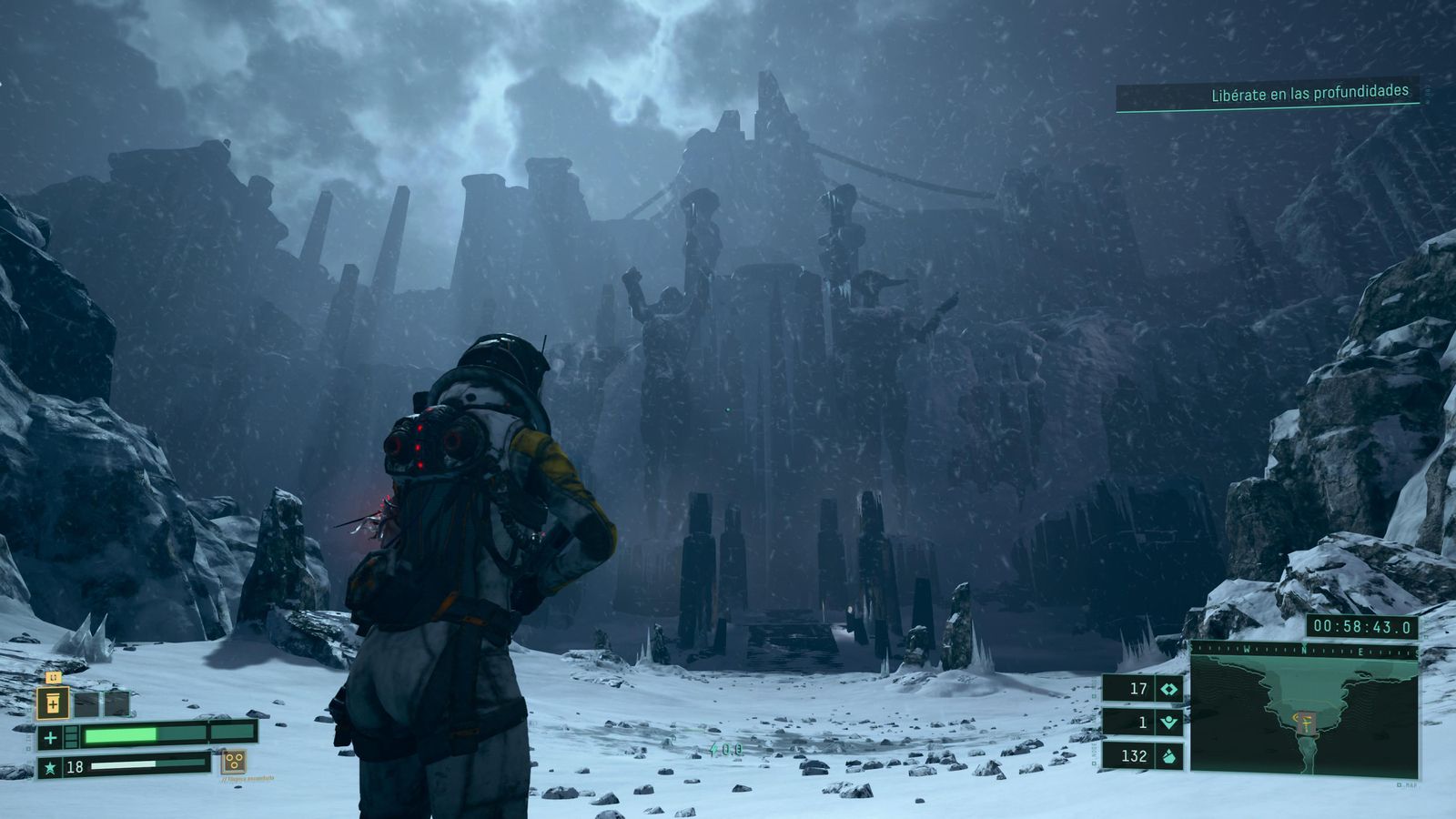Image resolution: width=1456 pixels, height=819 pixels.
Task: Click the suit integrity plus icon
Action: coord(50,737)
